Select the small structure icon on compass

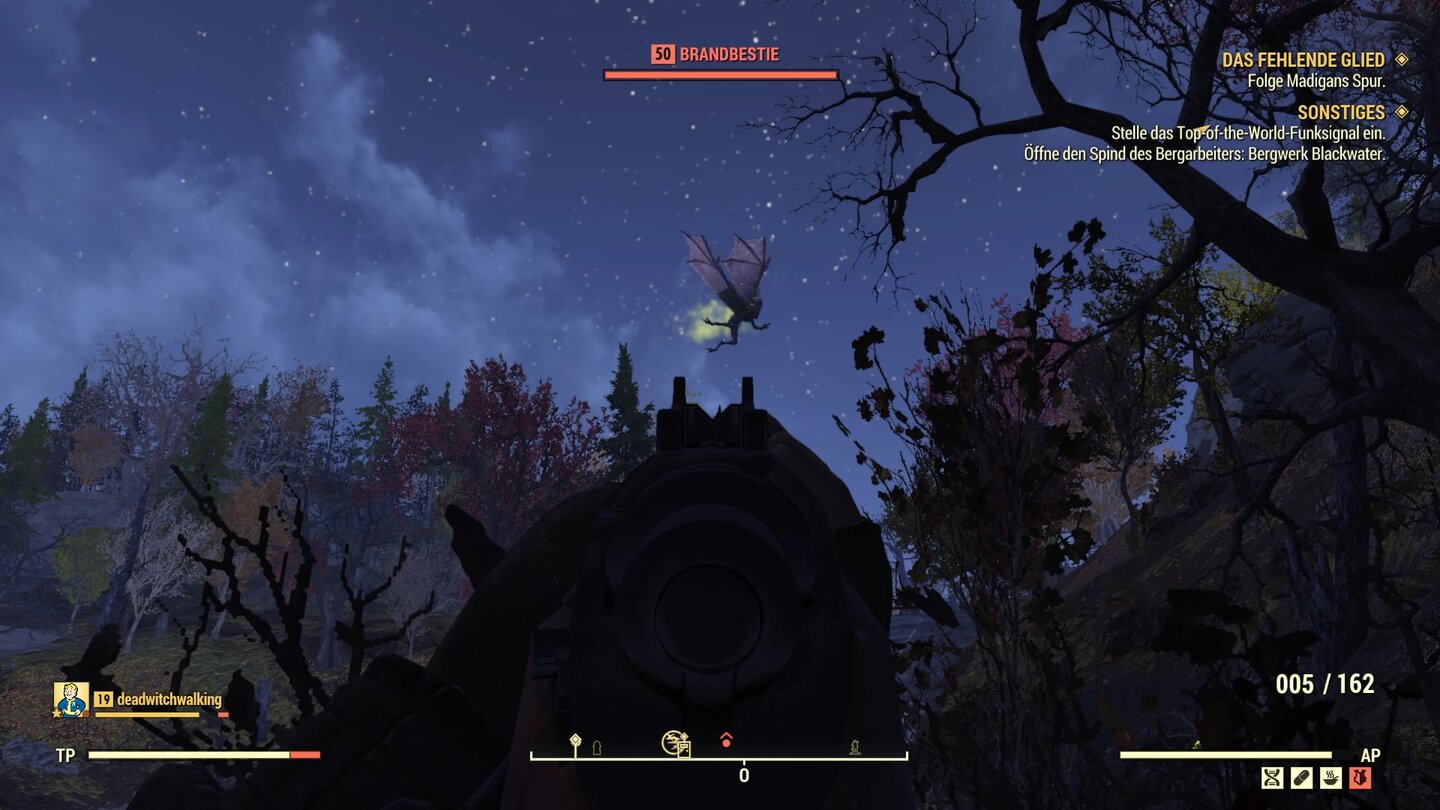pos(596,746)
